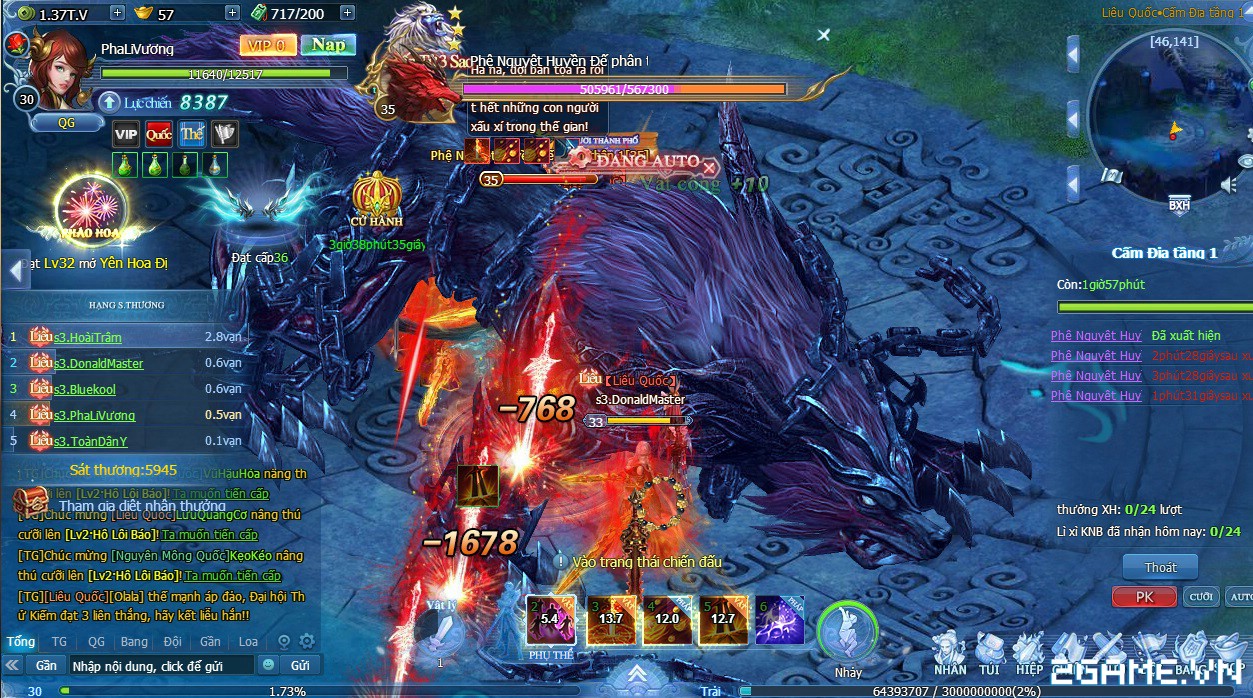Open the chat settings gear
The width and height of the screenshot is (1253, 698).
(x=307, y=641)
